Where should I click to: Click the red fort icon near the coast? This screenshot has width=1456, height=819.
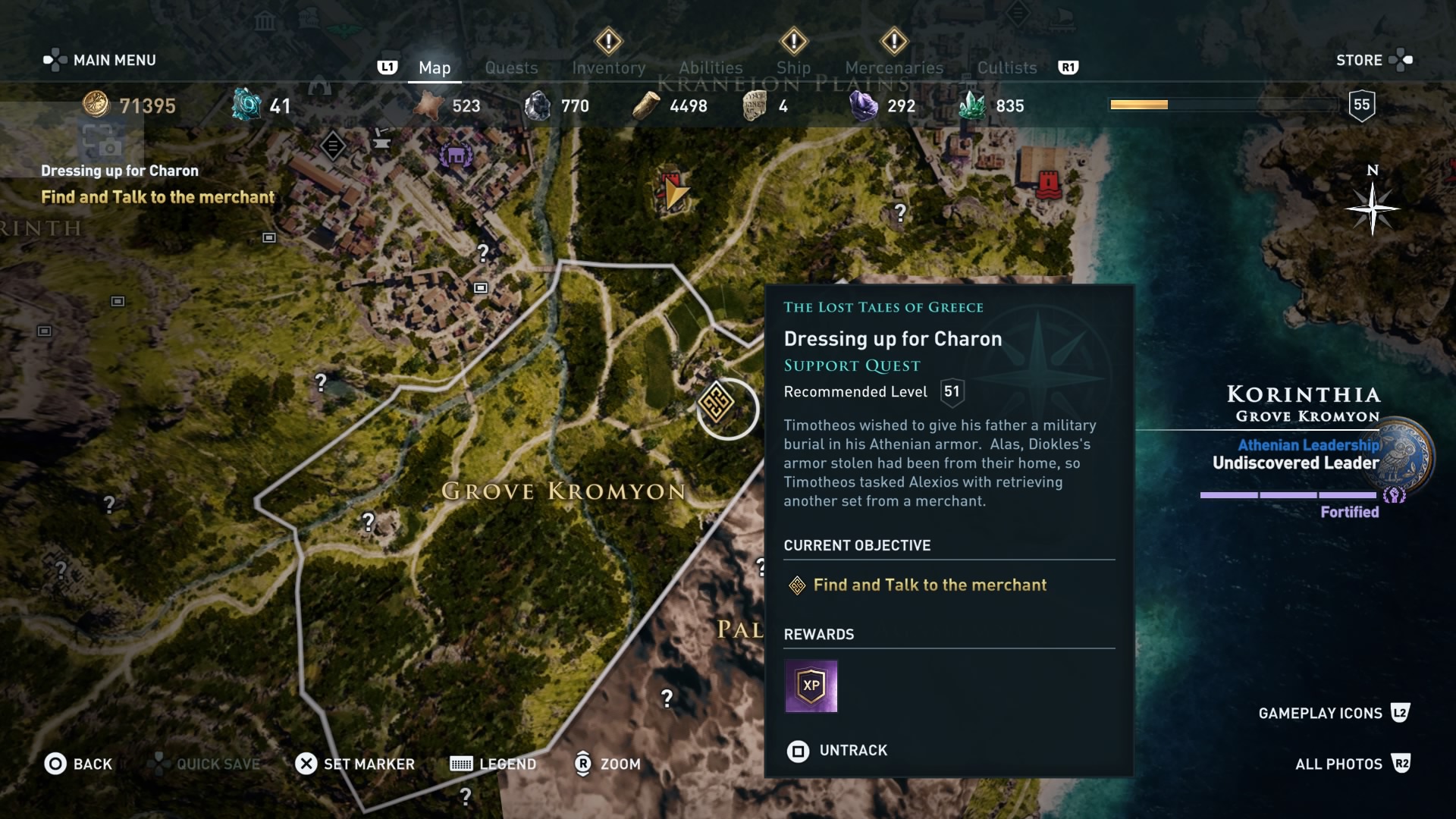tap(1049, 185)
